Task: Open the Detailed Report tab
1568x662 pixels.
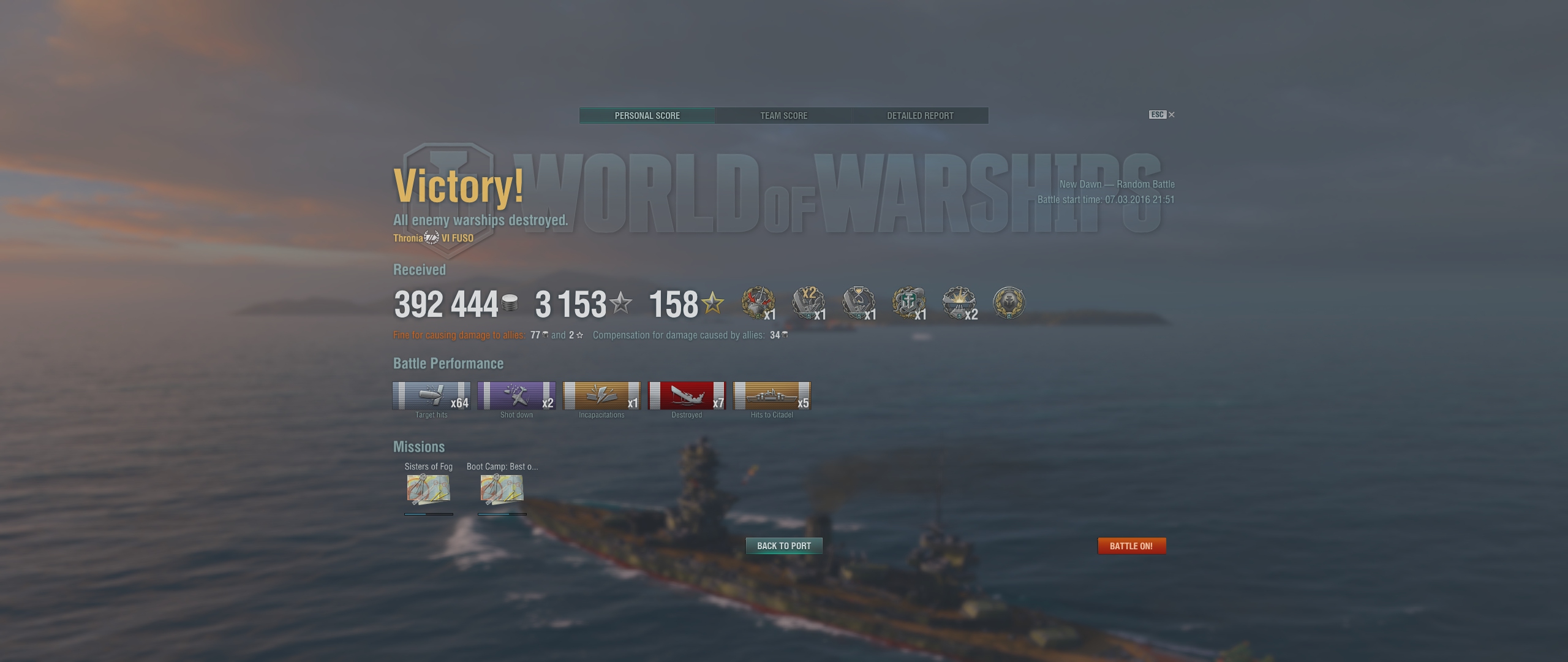Action: [x=920, y=116]
